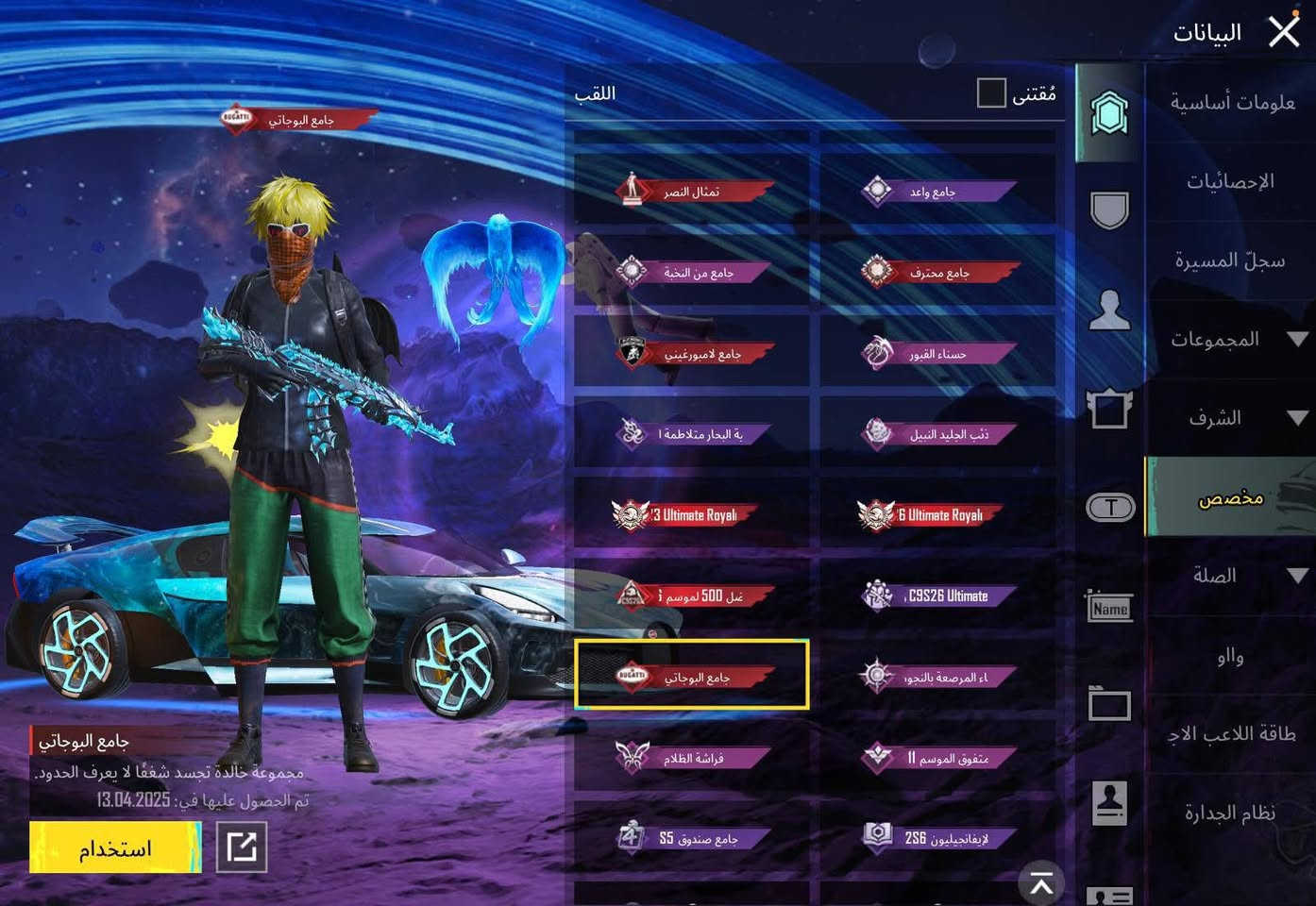Click the share icon beside the Use button
The height and width of the screenshot is (906, 1316).
(x=242, y=847)
